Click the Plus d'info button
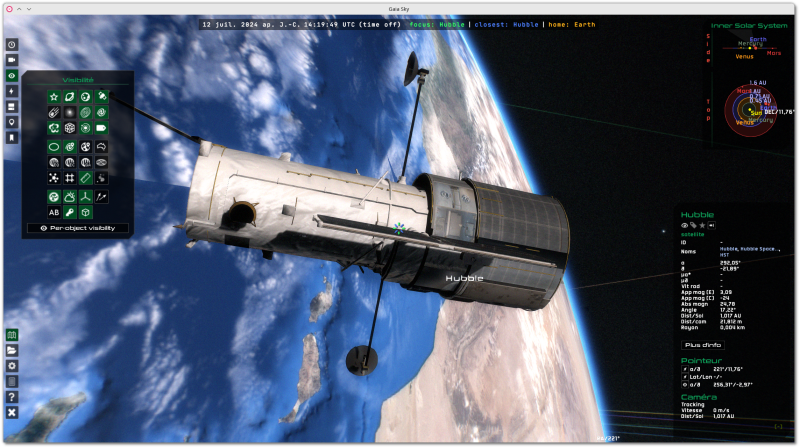 [702, 344]
